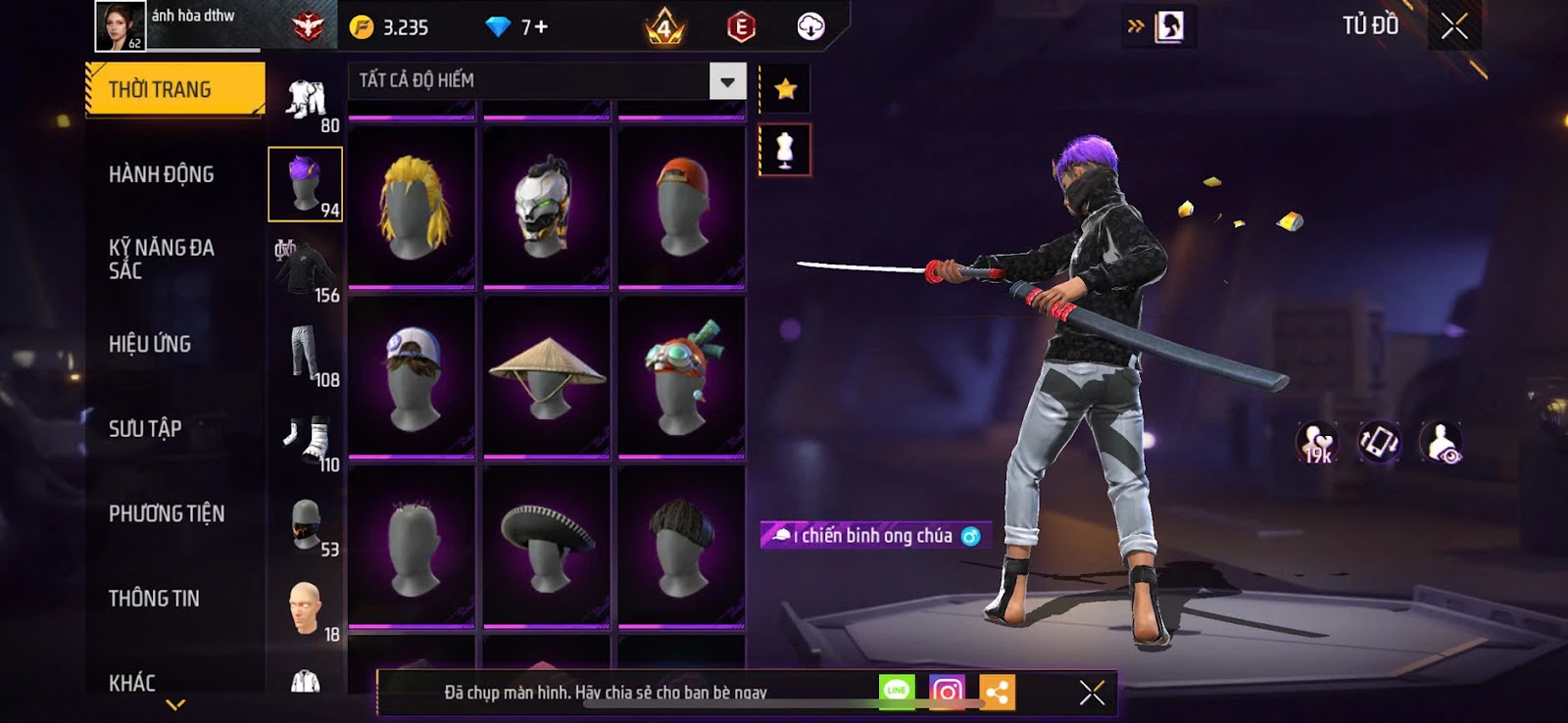The height and width of the screenshot is (723, 1568).
Task: Select the white robot helmet
Action: [546, 207]
